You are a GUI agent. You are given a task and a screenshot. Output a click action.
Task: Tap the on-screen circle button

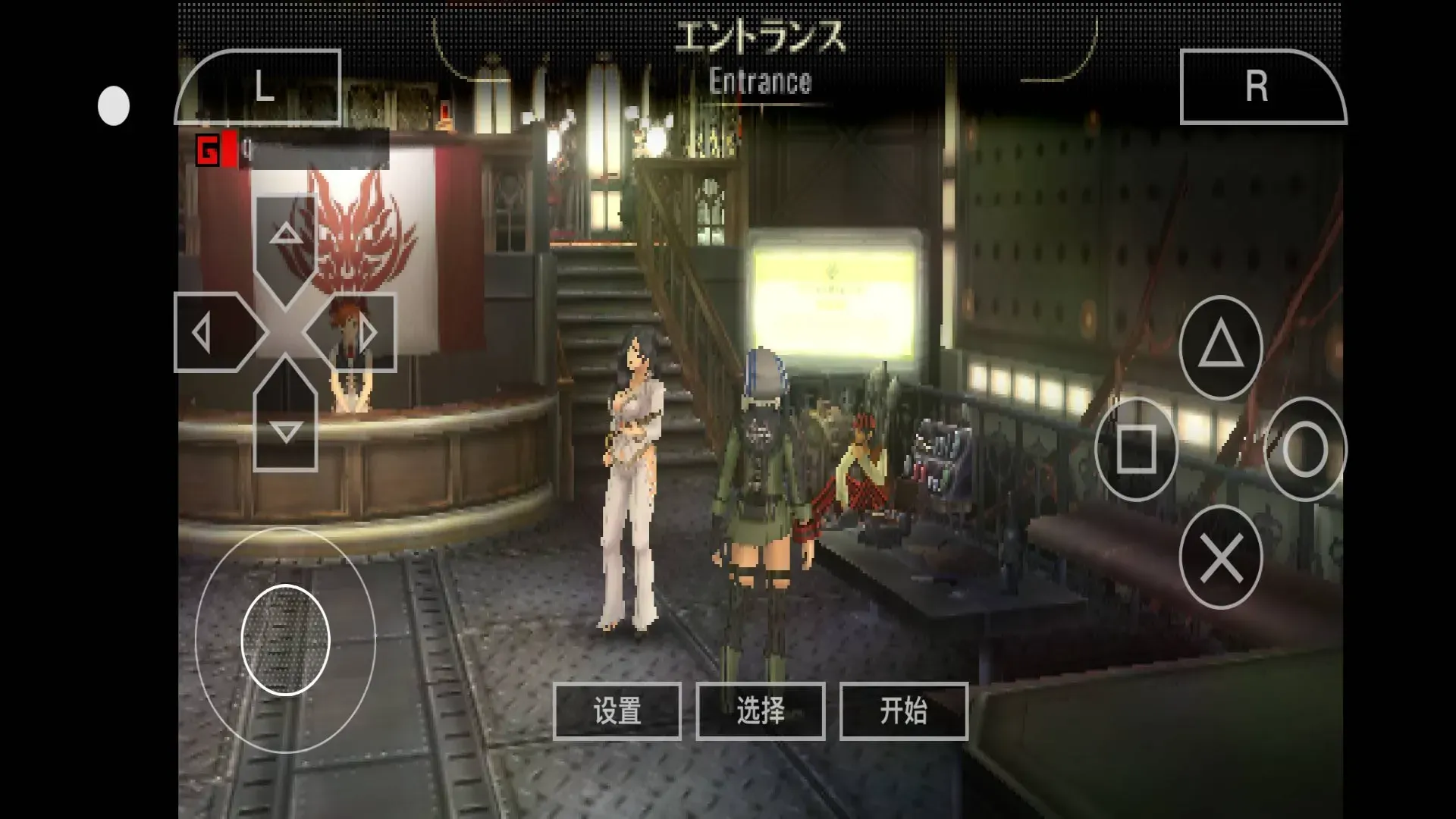(1304, 449)
